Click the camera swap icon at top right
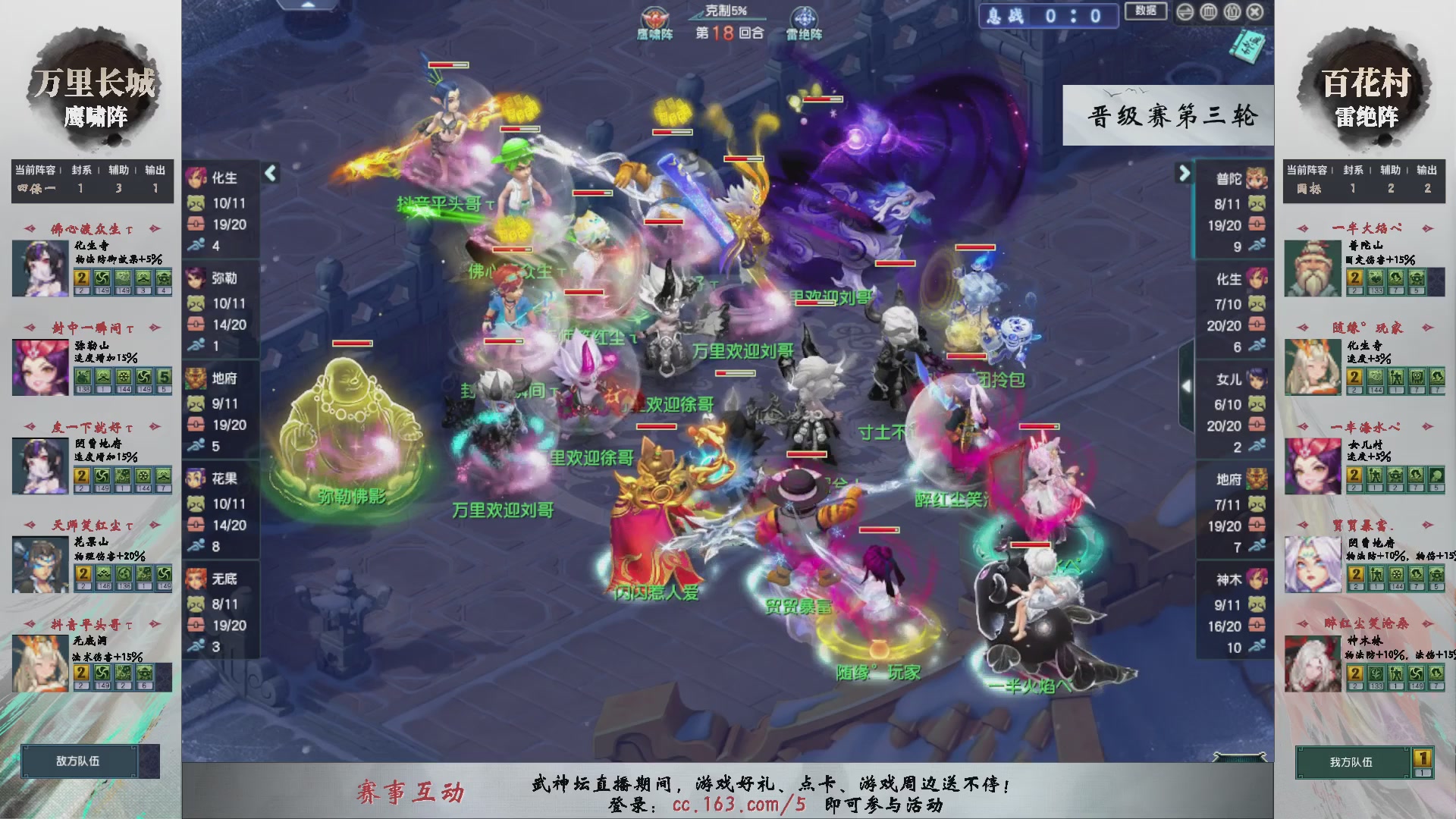 (1185, 12)
